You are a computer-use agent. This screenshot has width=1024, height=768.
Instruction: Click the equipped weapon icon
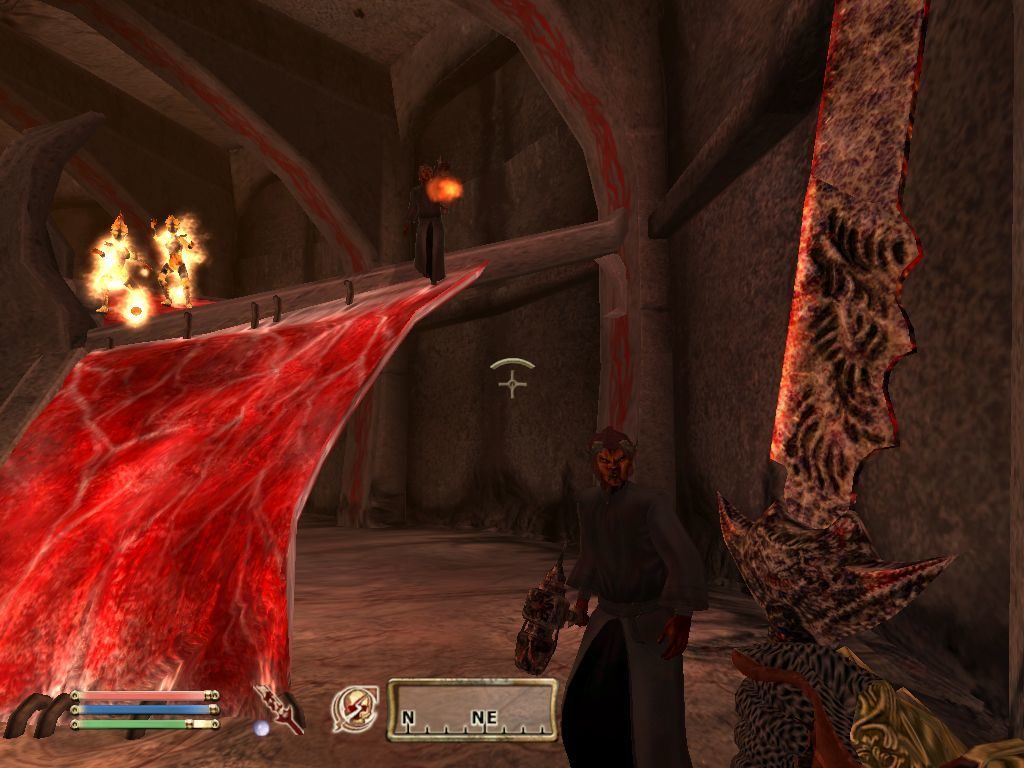[279, 709]
